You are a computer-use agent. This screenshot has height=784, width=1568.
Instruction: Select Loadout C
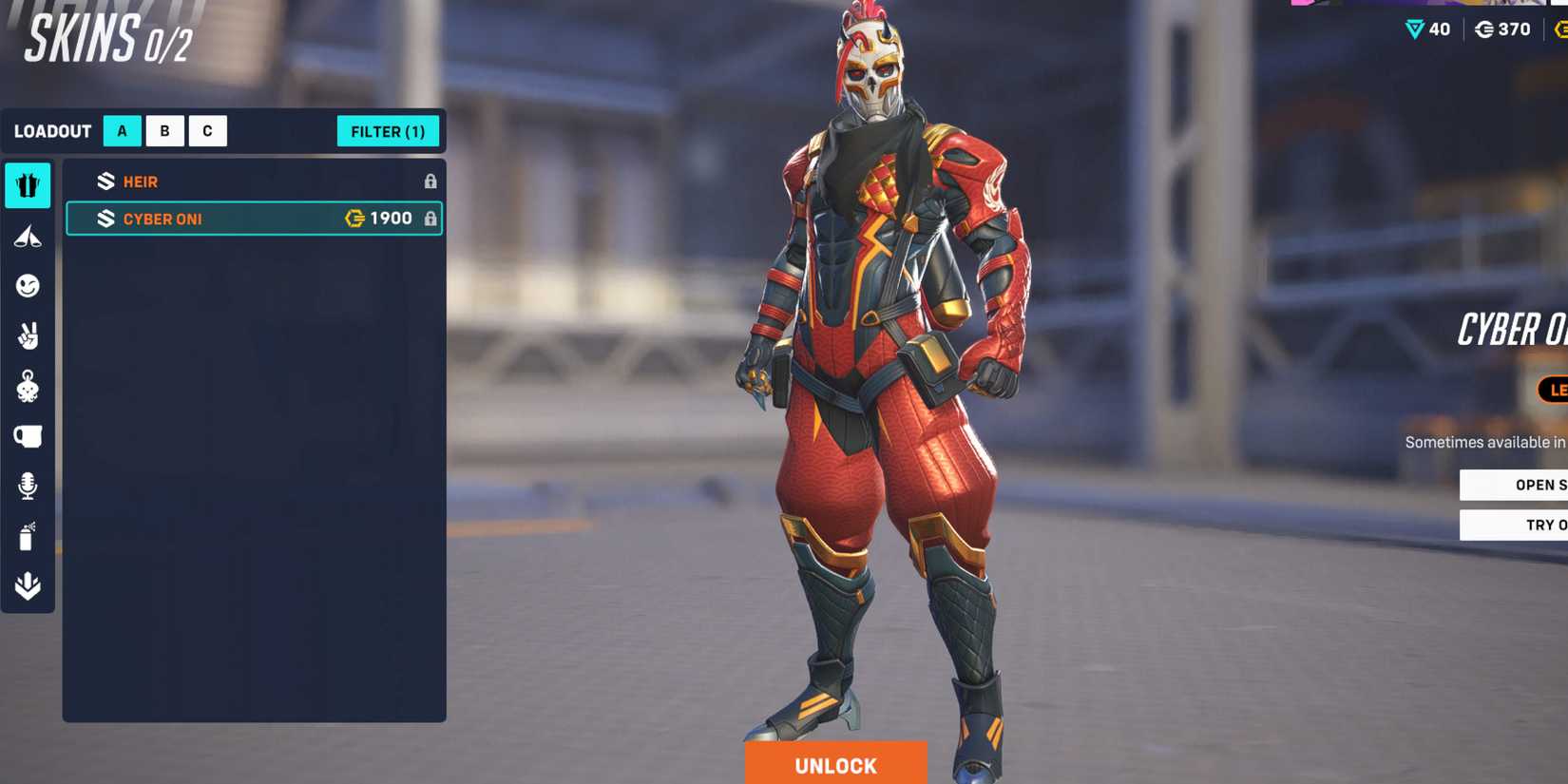tap(206, 131)
